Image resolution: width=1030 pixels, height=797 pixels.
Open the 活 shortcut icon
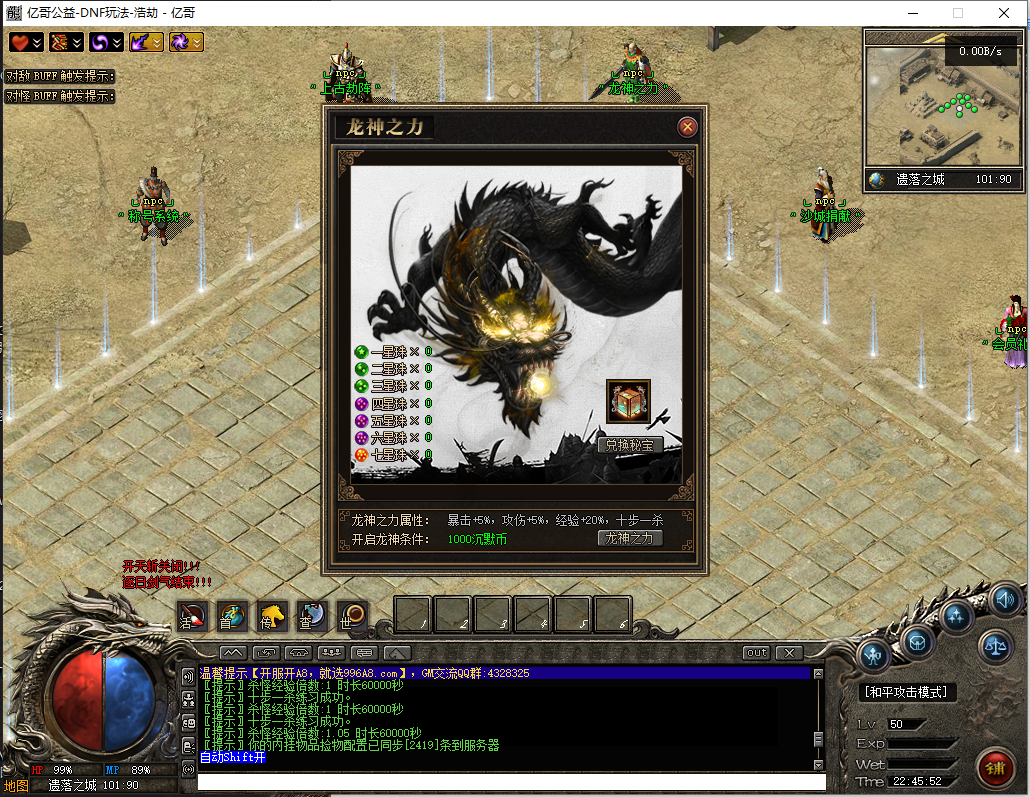pos(192,616)
